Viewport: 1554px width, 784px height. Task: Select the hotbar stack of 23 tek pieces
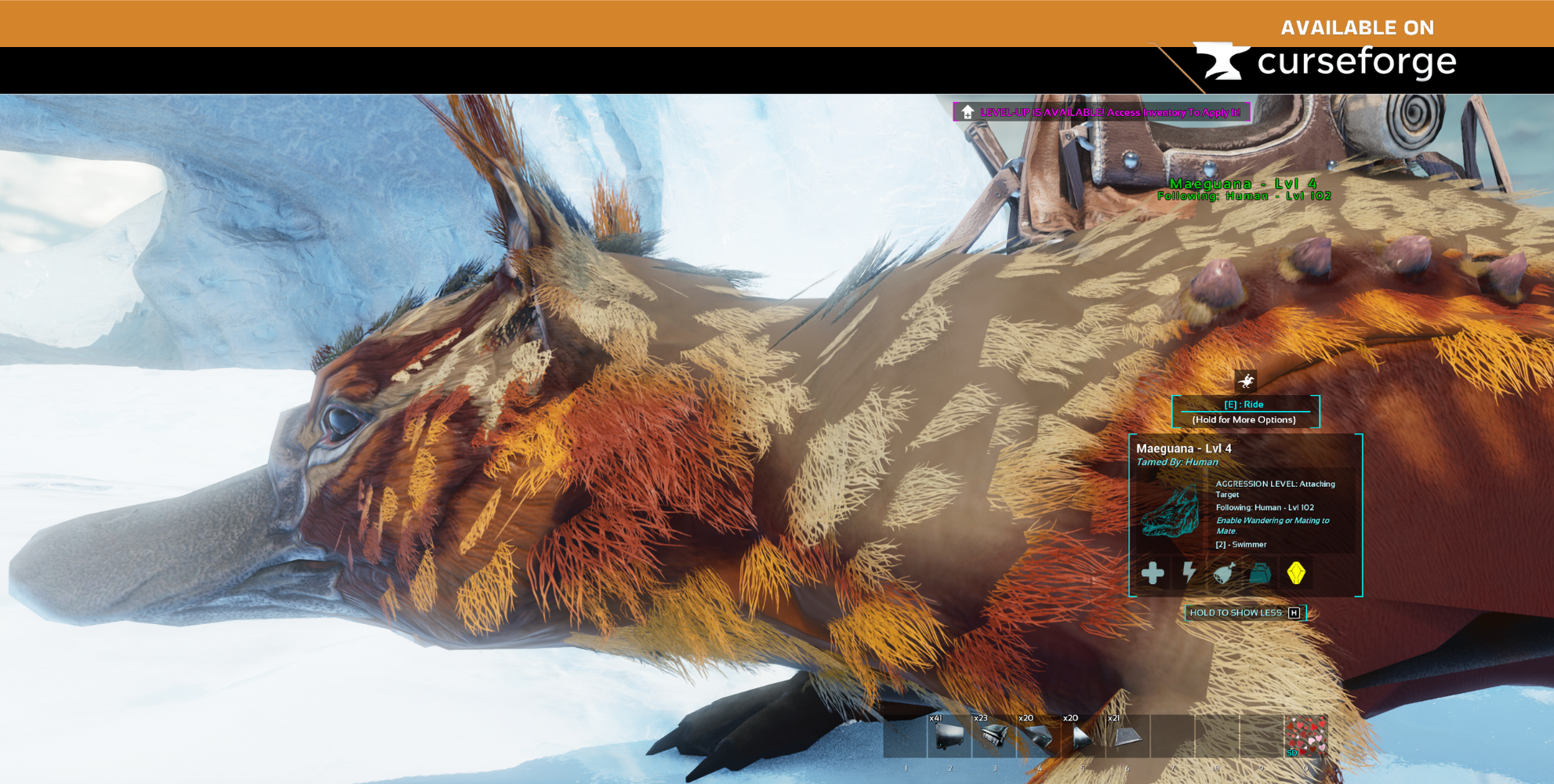pyautogui.click(x=993, y=736)
